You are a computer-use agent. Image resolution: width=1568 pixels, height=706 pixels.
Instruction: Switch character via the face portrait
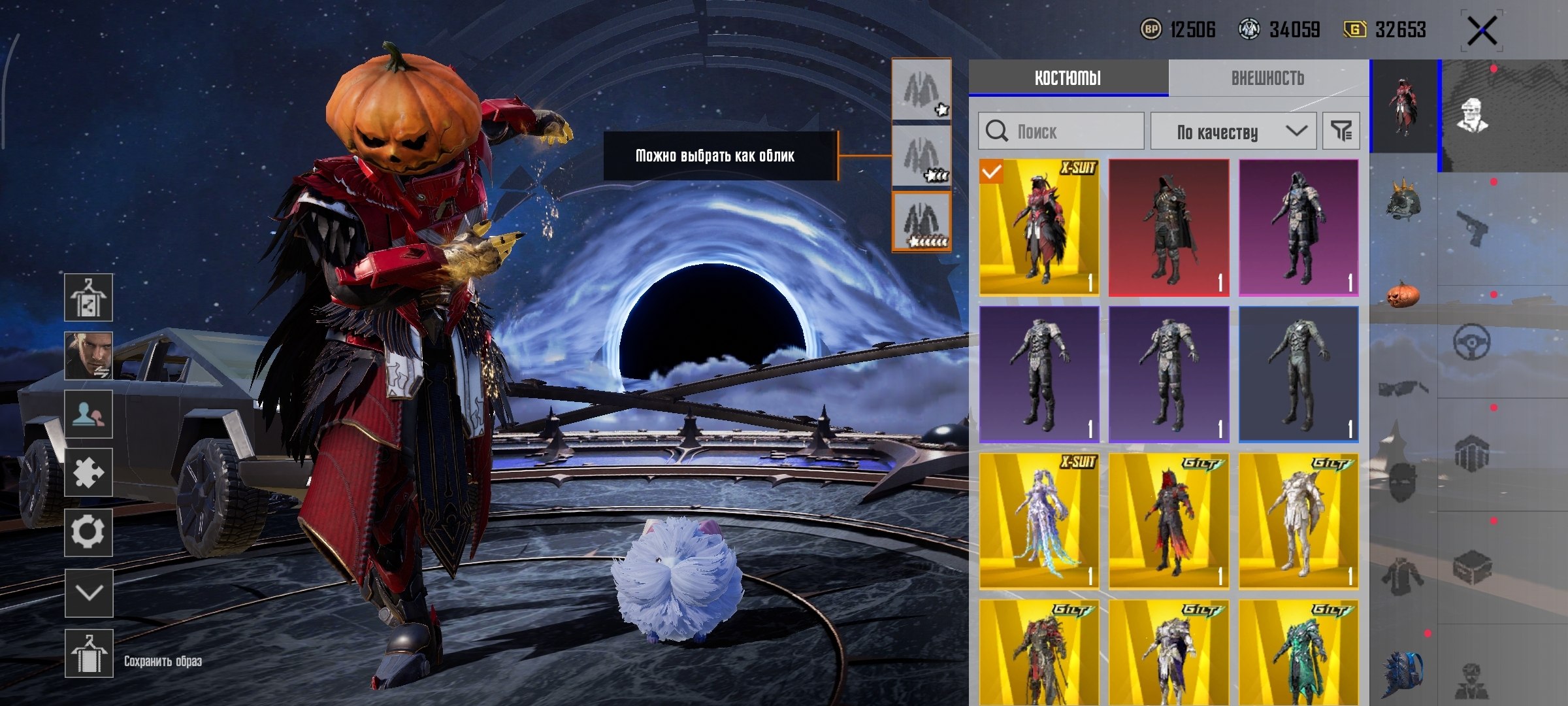point(88,356)
